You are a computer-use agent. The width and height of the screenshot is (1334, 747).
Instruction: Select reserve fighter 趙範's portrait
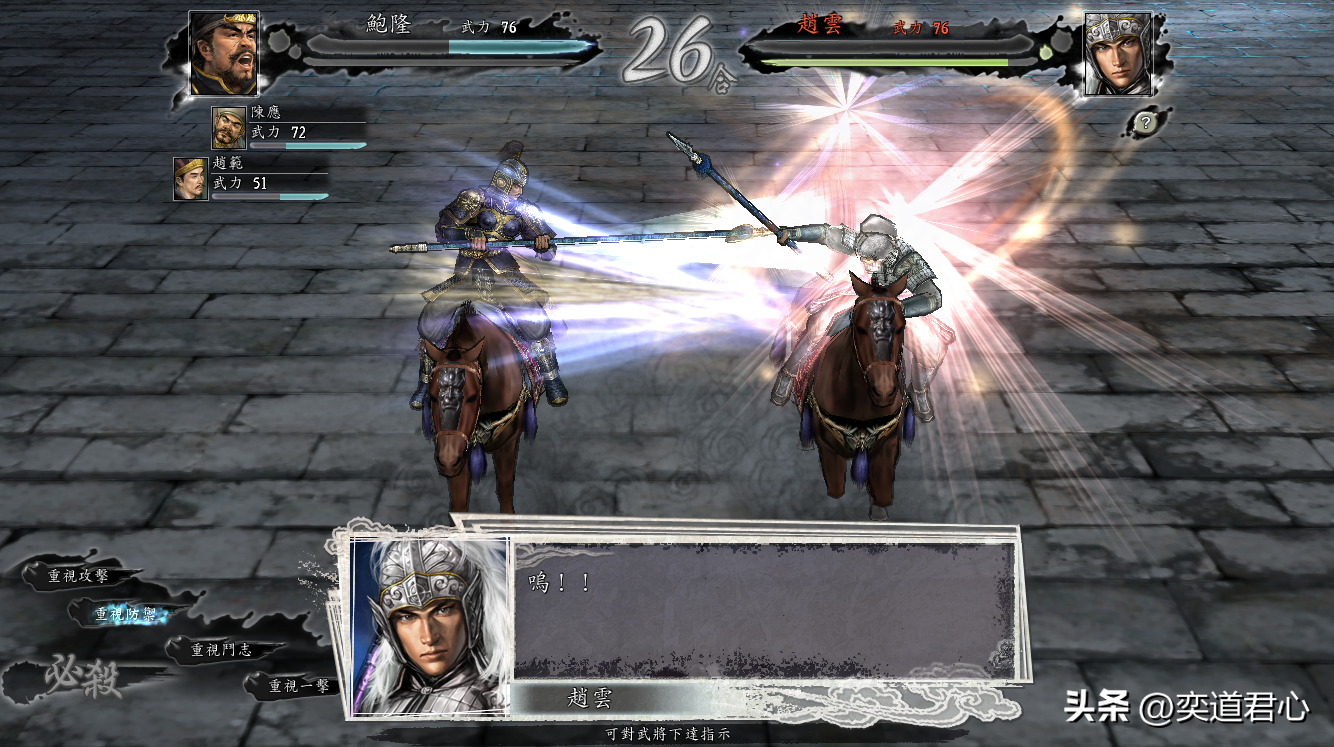coord(190,178)
